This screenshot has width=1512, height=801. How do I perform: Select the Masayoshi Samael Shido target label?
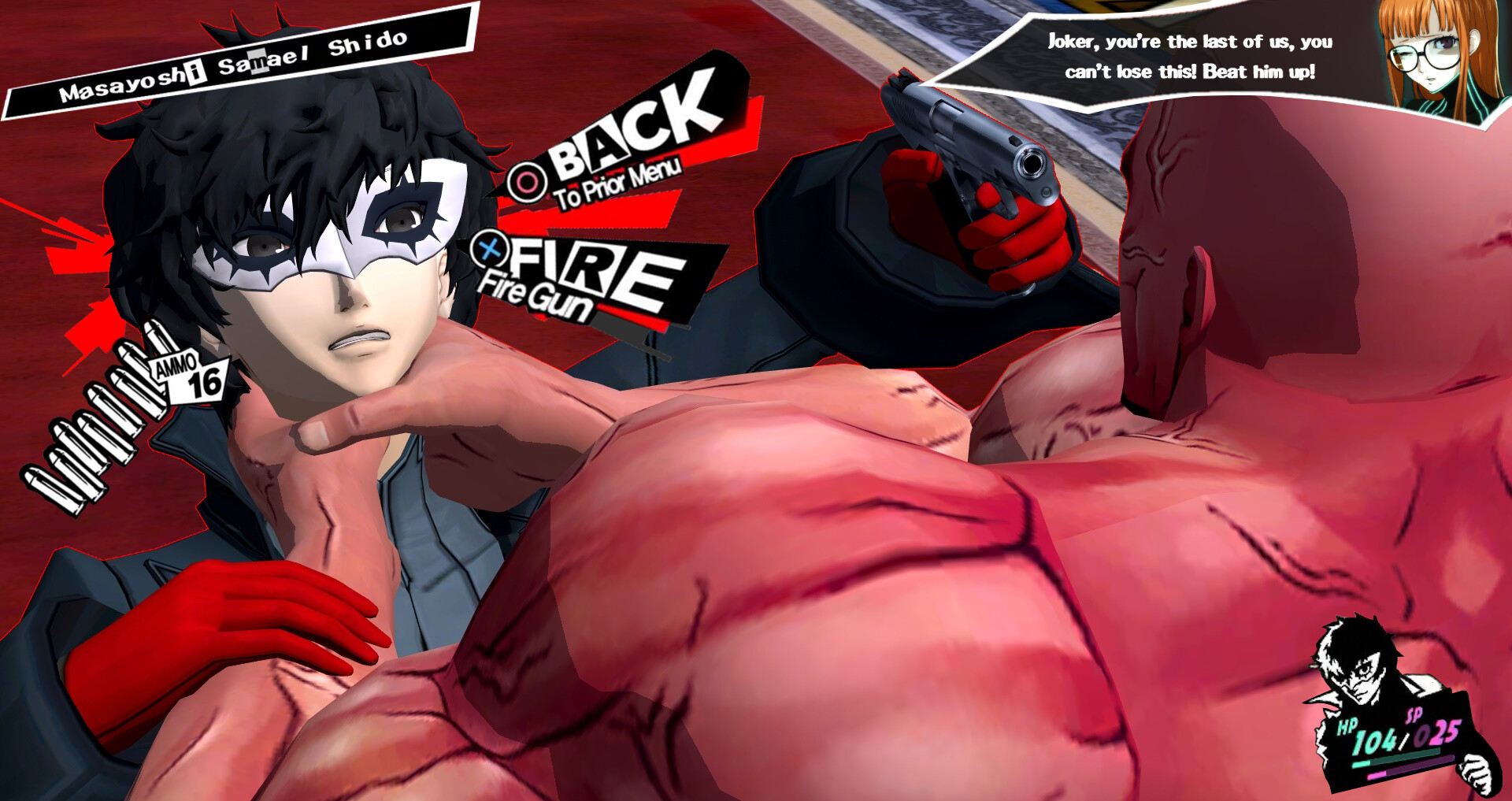[236, 65]
